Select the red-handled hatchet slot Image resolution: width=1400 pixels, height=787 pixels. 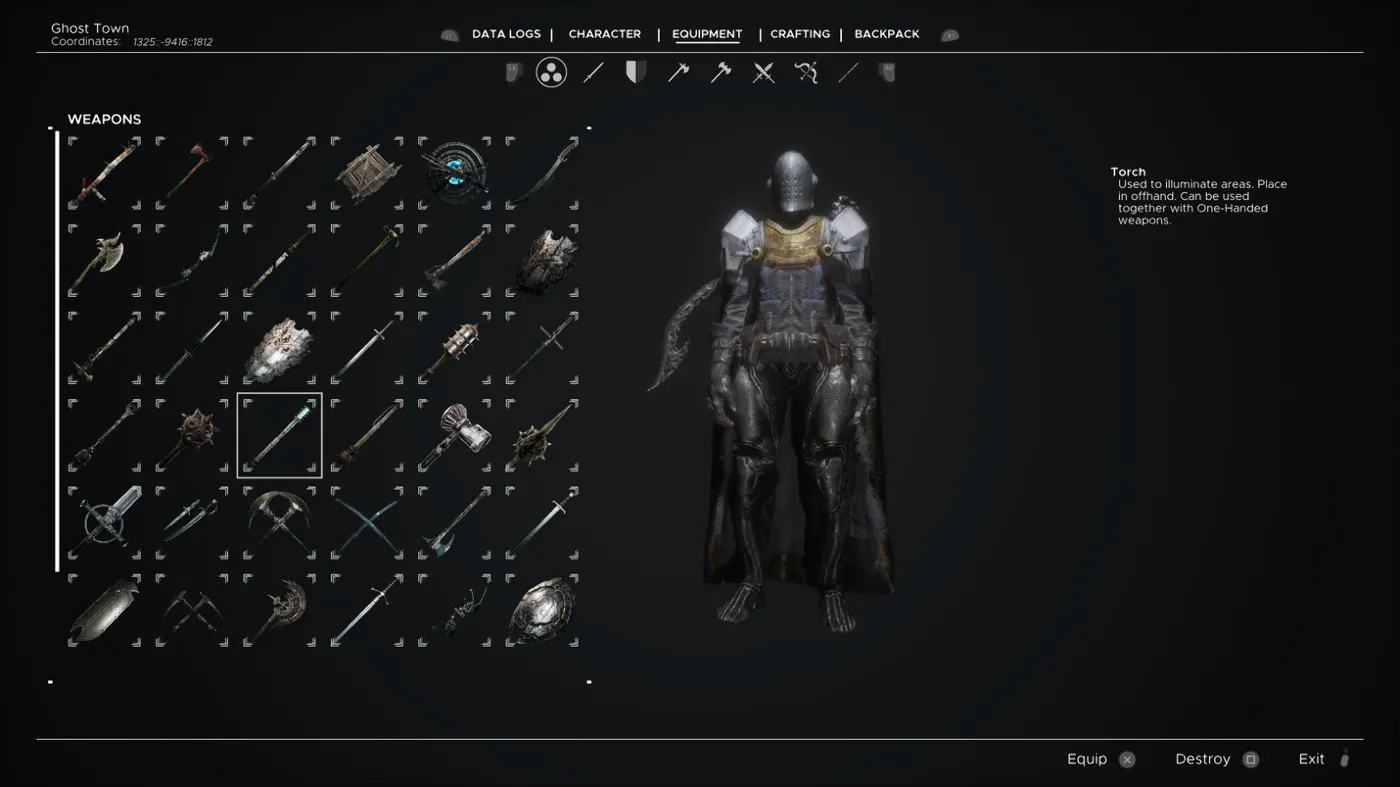(192, 174)
